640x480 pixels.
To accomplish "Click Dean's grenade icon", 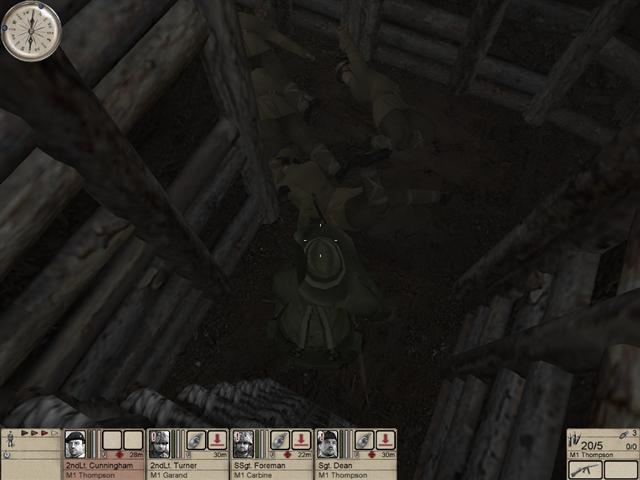I will (363, 441).
